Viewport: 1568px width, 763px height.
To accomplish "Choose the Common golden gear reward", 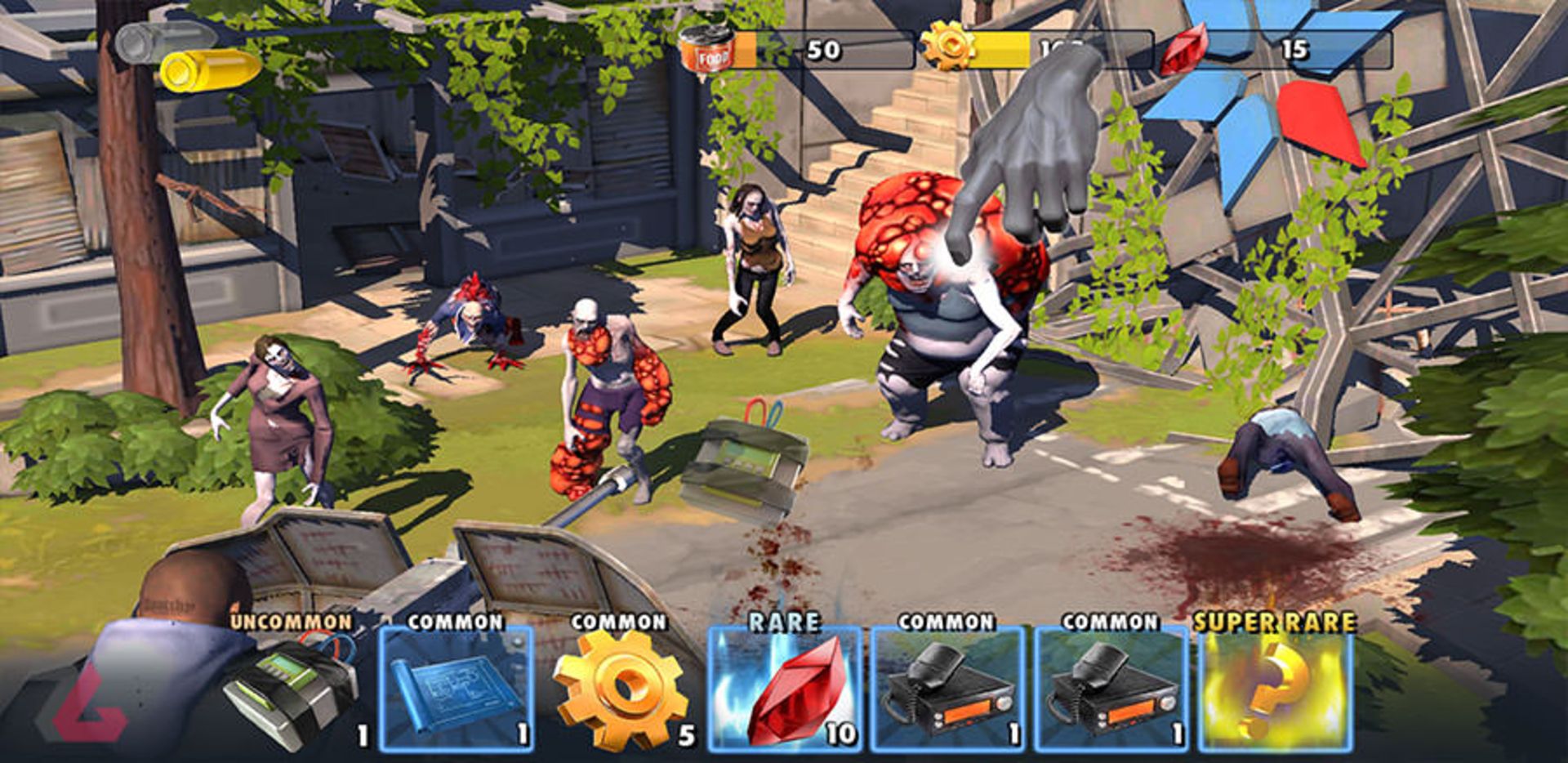I will click(621, 689).
